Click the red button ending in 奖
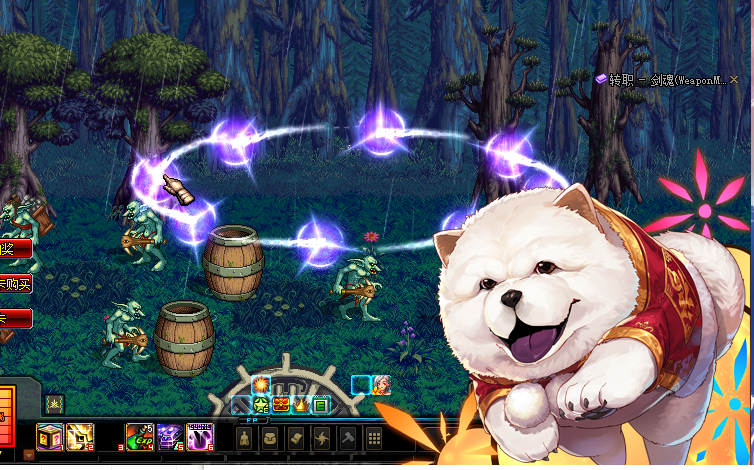The image size is (754, 470). tap(13, 249)
